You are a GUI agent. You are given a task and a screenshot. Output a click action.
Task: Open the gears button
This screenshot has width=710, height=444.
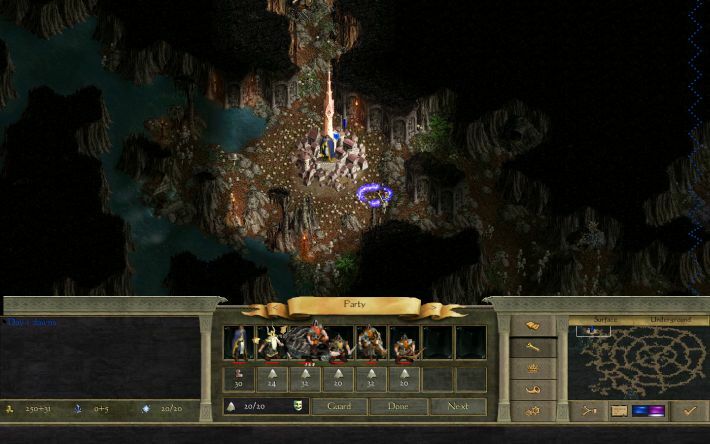[533, 410]
